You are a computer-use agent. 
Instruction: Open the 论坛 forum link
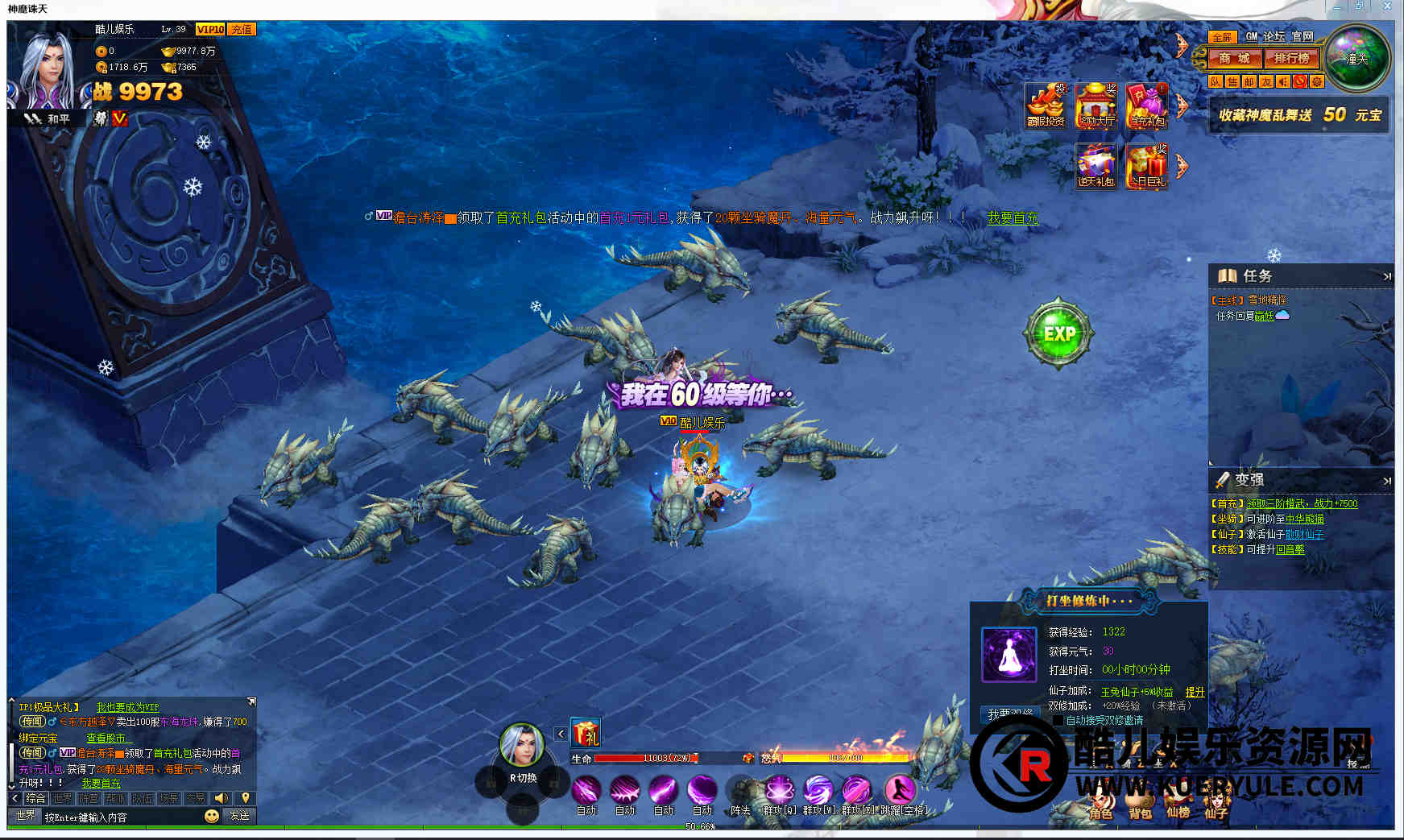tap(1274, 36)
